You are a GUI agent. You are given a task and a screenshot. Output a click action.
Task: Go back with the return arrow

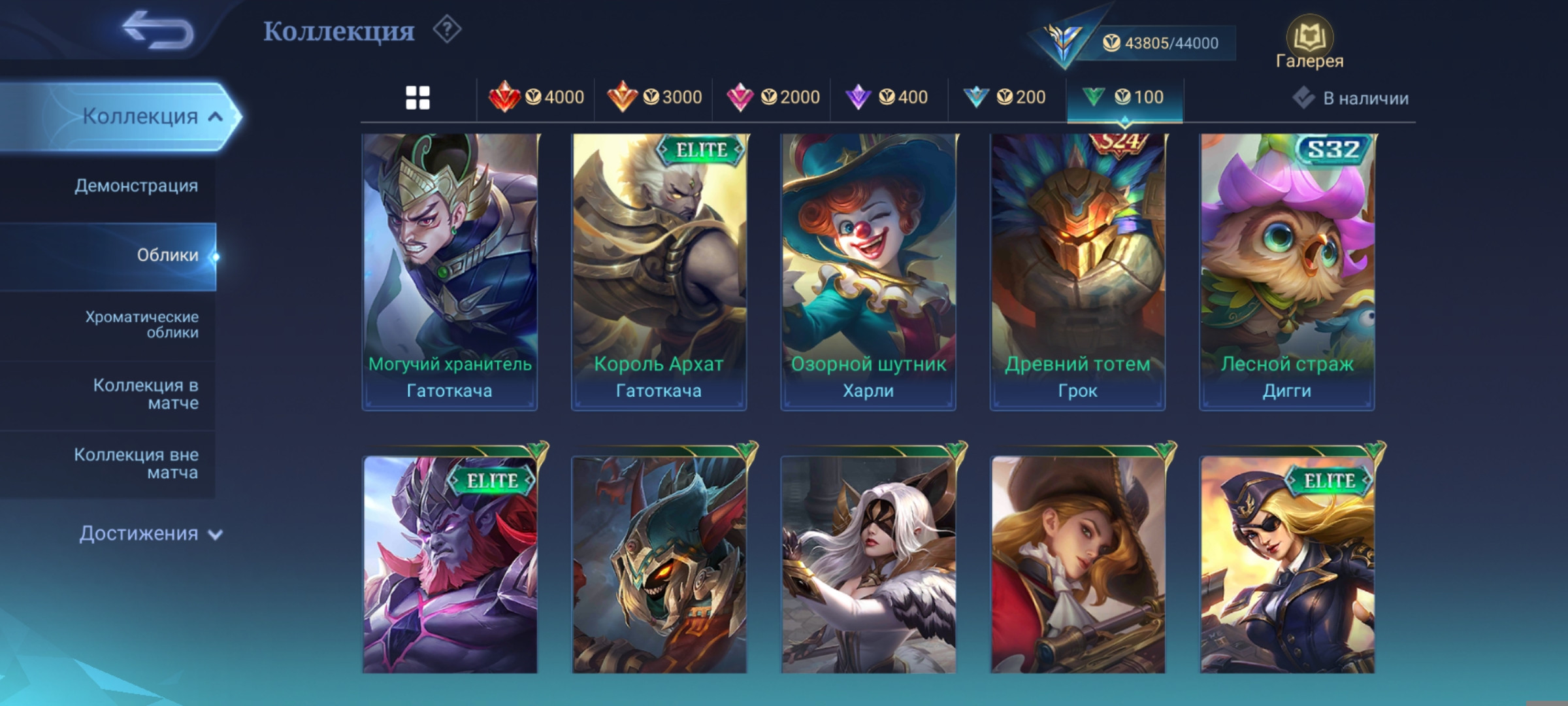click(158, 31)
